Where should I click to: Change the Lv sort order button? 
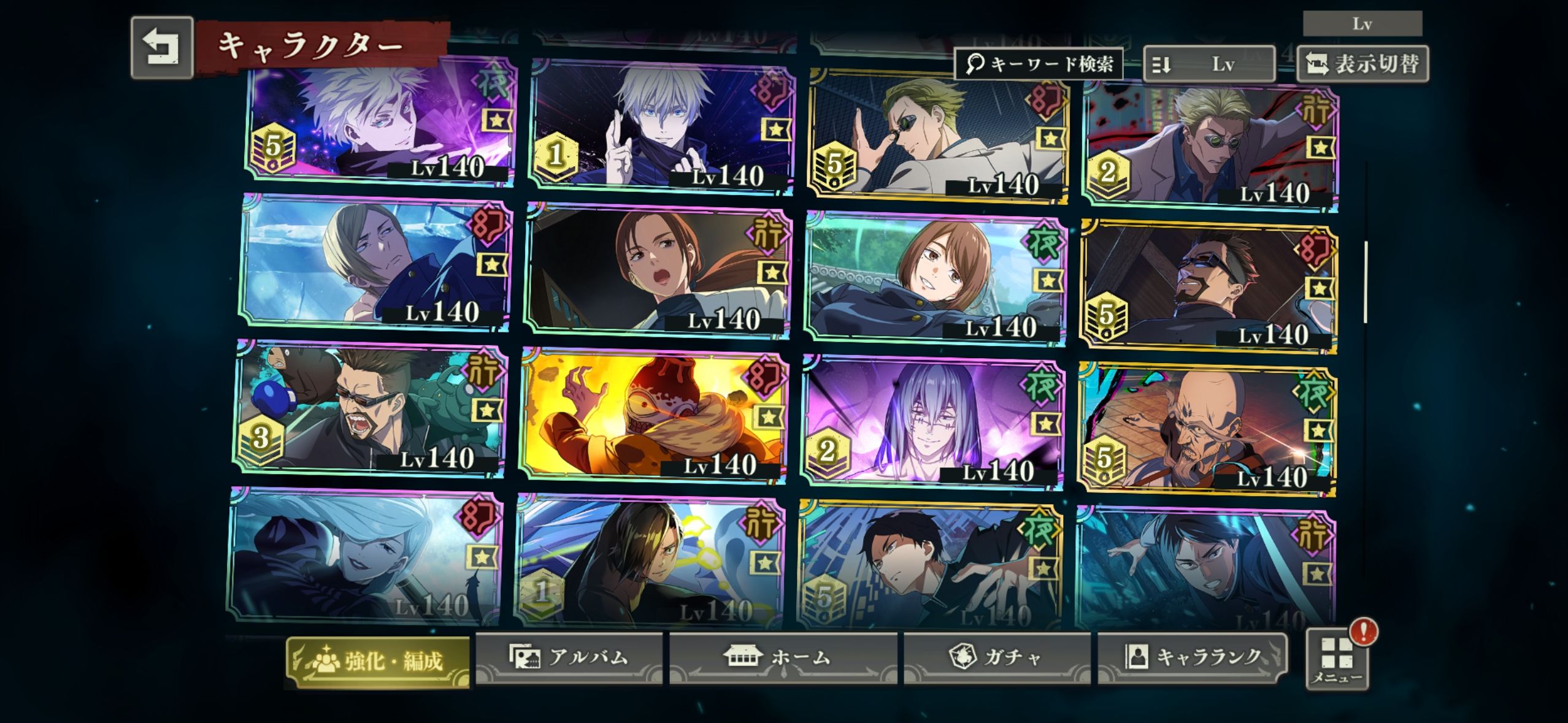point(1209,64)
